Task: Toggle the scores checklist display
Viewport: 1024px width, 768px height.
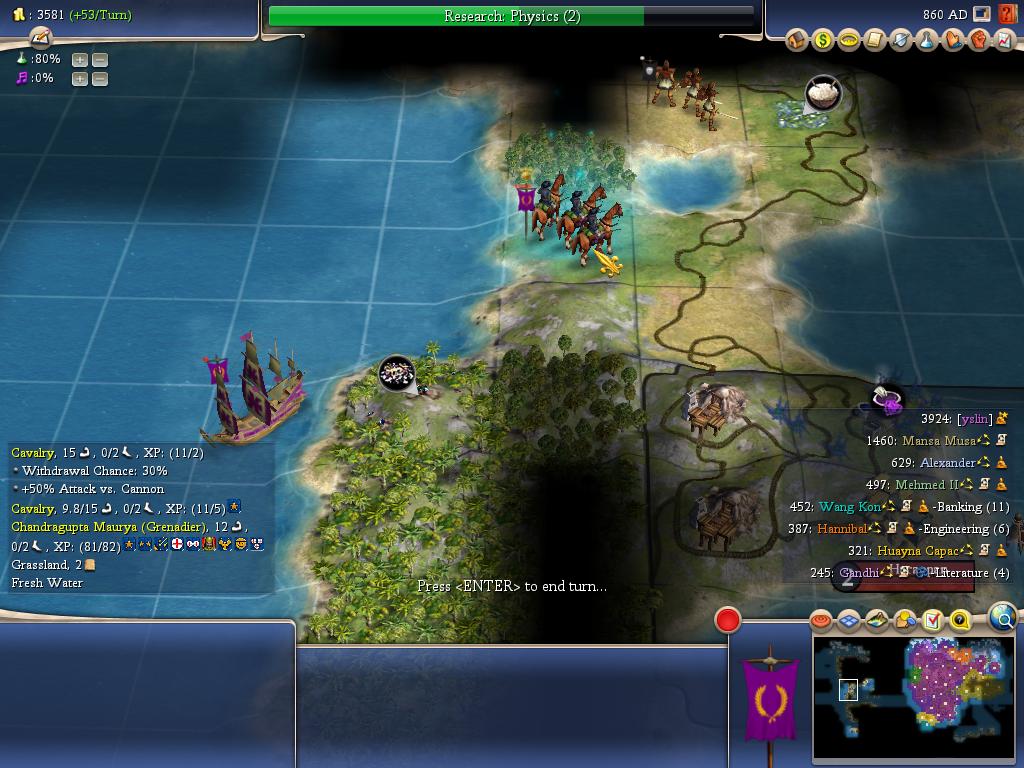Action: [x=933, y=621]
